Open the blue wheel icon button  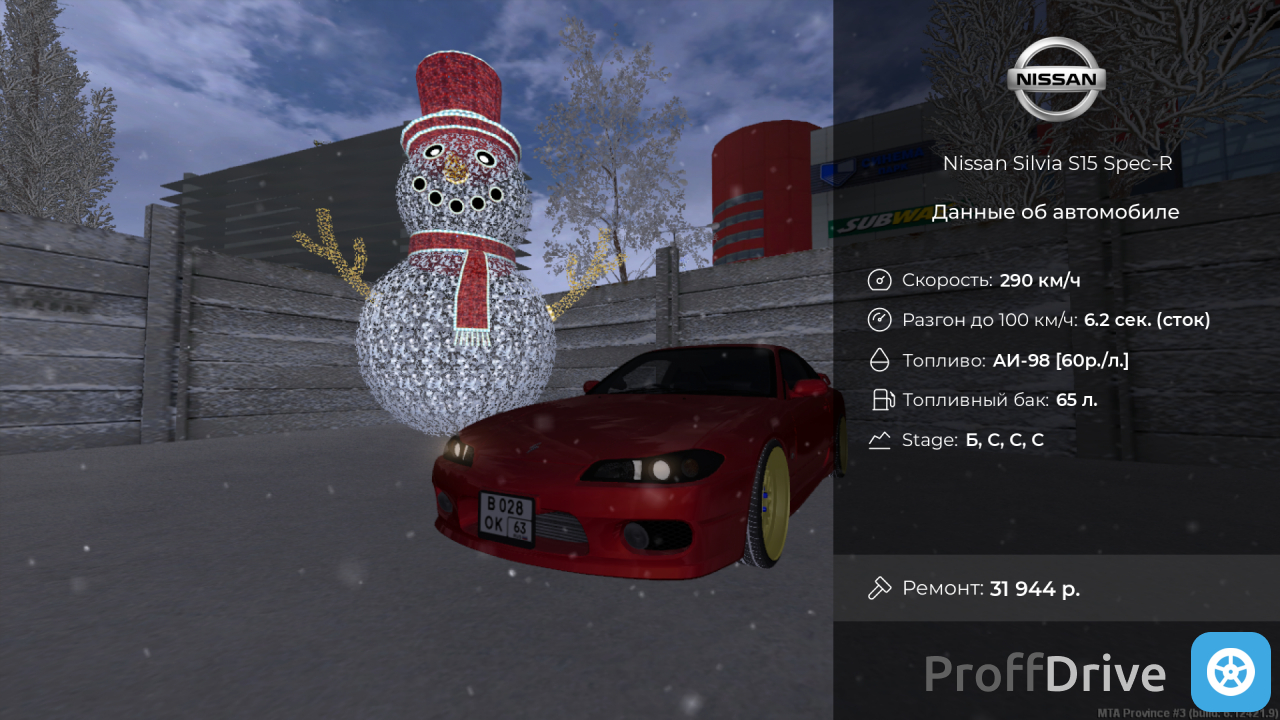[x=1230, y=672]
